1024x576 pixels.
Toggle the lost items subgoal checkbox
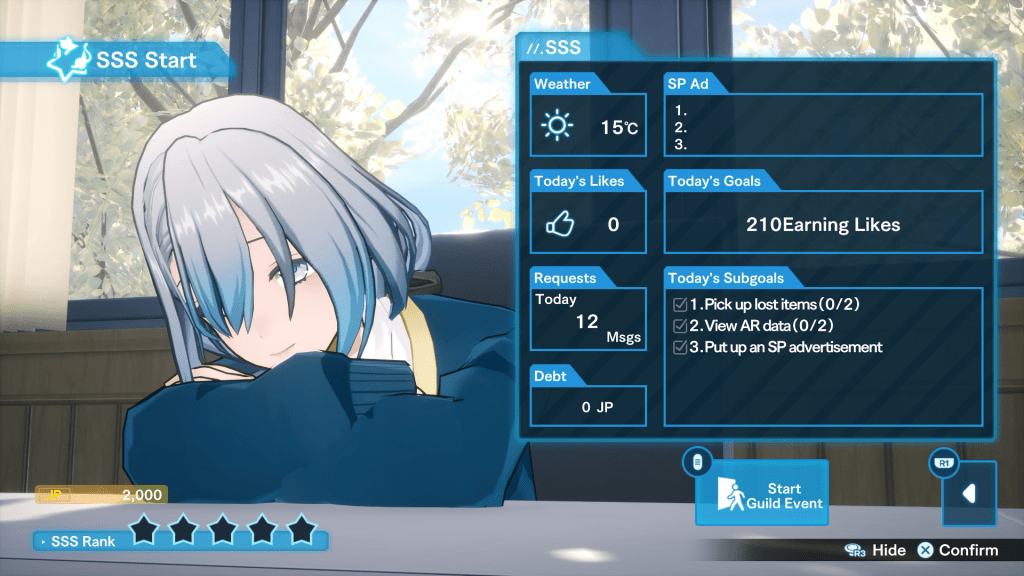pyautogui.click(x=681, y=304)
